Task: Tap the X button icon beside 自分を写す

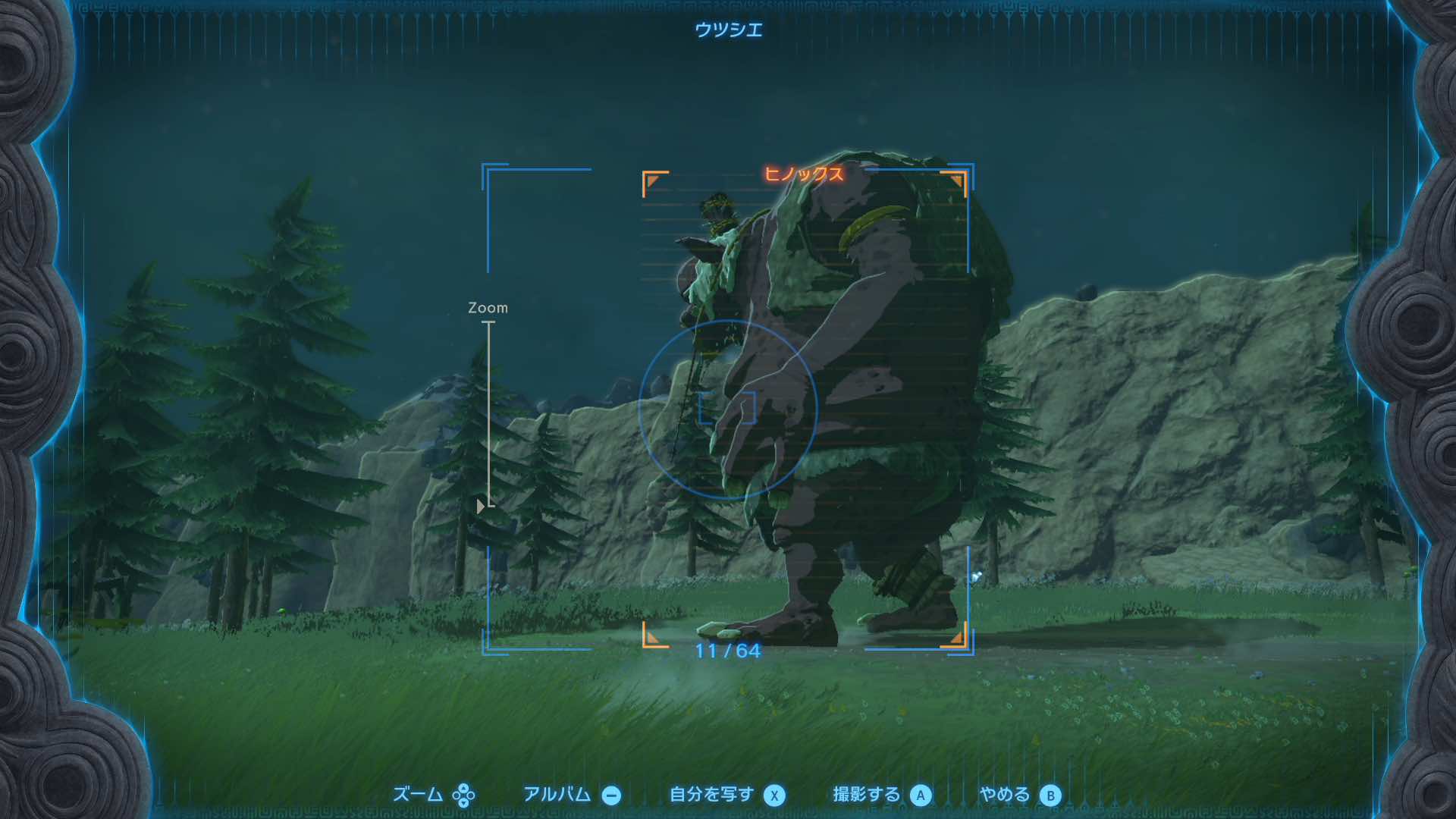Action: [774, 795]
